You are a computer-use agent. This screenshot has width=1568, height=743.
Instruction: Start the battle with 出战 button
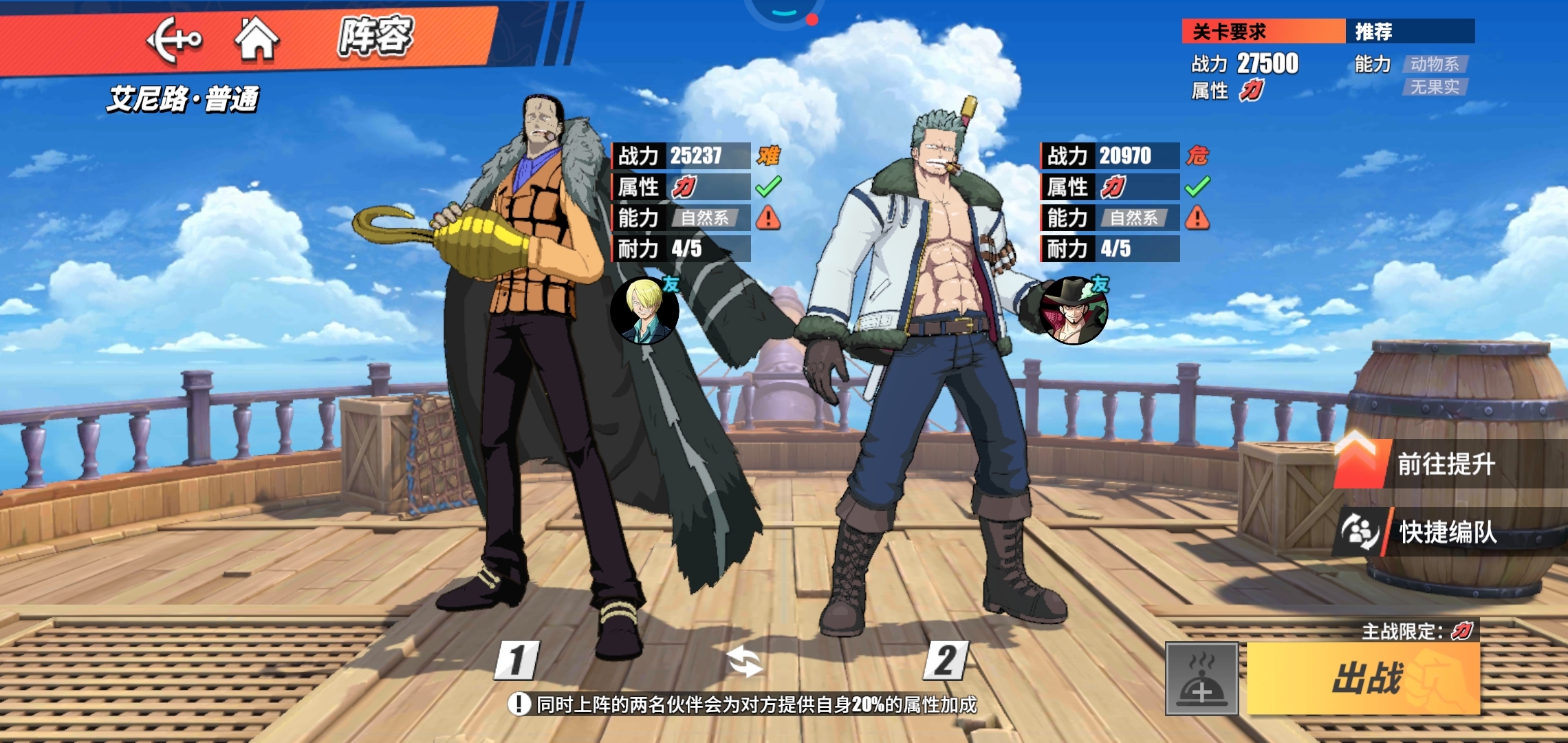click(1363, 678)
